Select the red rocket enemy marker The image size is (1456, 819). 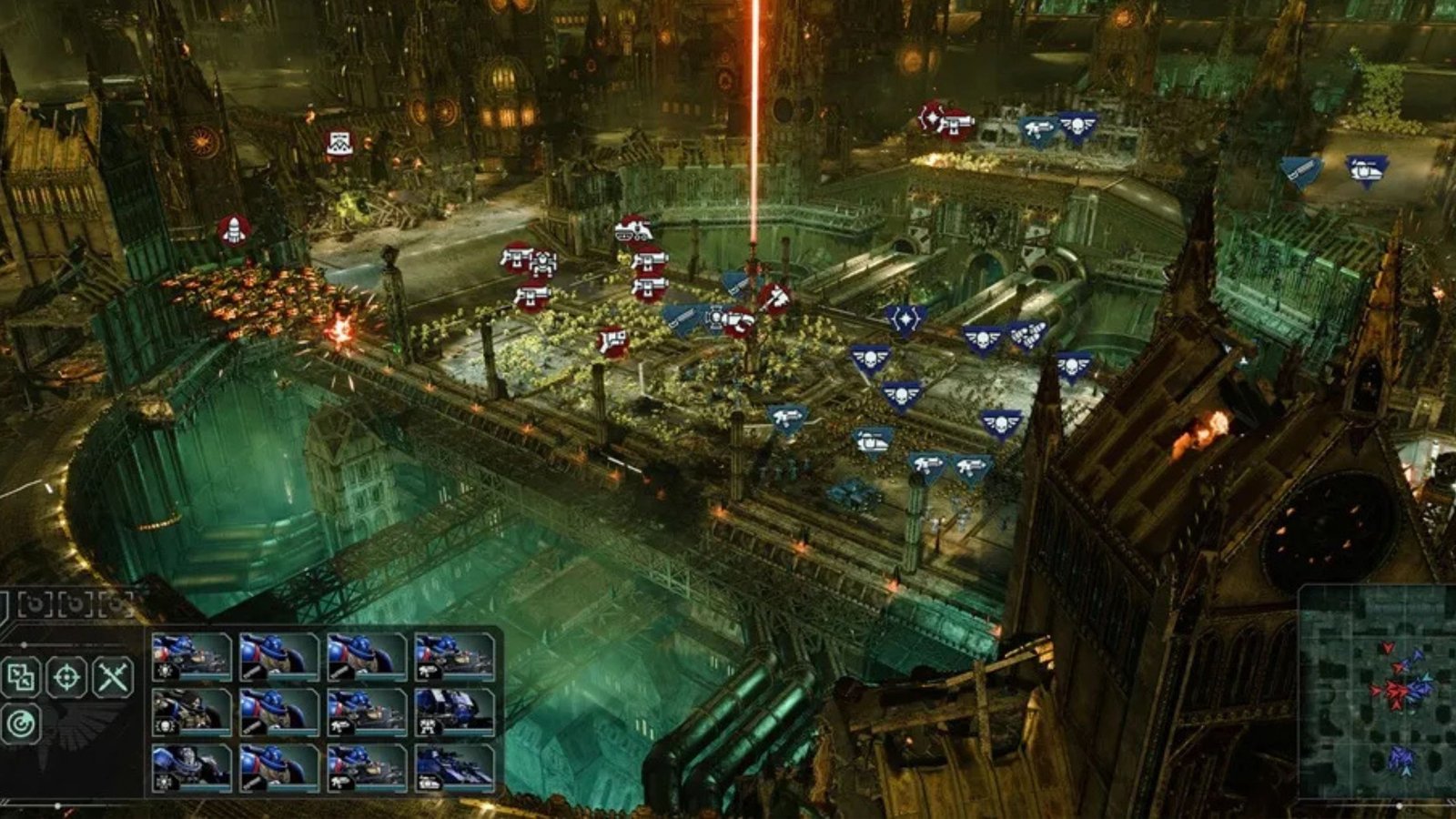pos(234,229)
